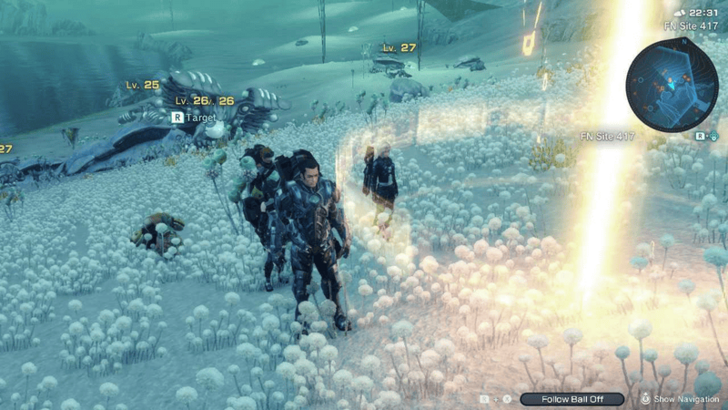
Task: Open the circular minimap
Action: 671,85
